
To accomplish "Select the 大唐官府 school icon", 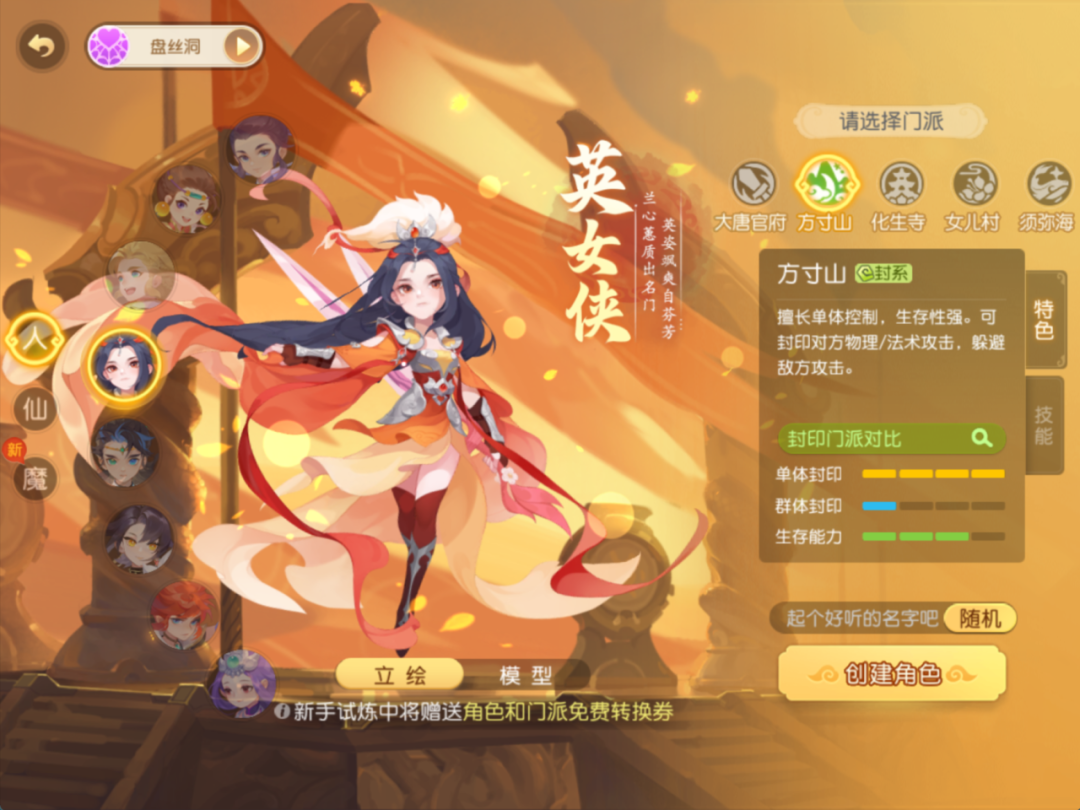I will [753, 185].
